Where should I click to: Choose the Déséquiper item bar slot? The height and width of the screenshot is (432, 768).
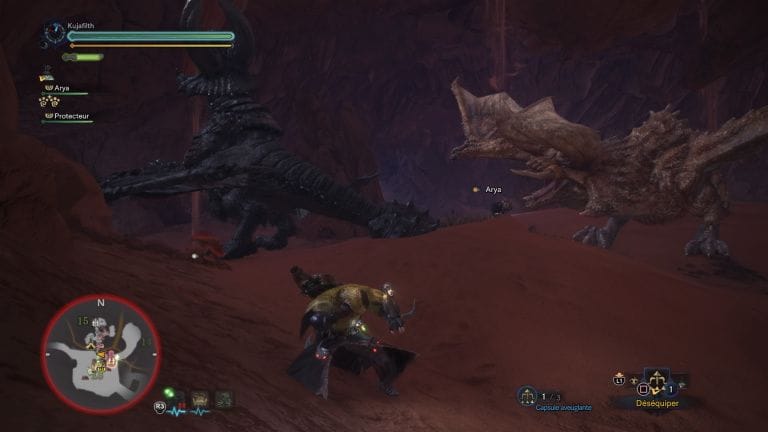pyautogui.click(x=657, y=383)
